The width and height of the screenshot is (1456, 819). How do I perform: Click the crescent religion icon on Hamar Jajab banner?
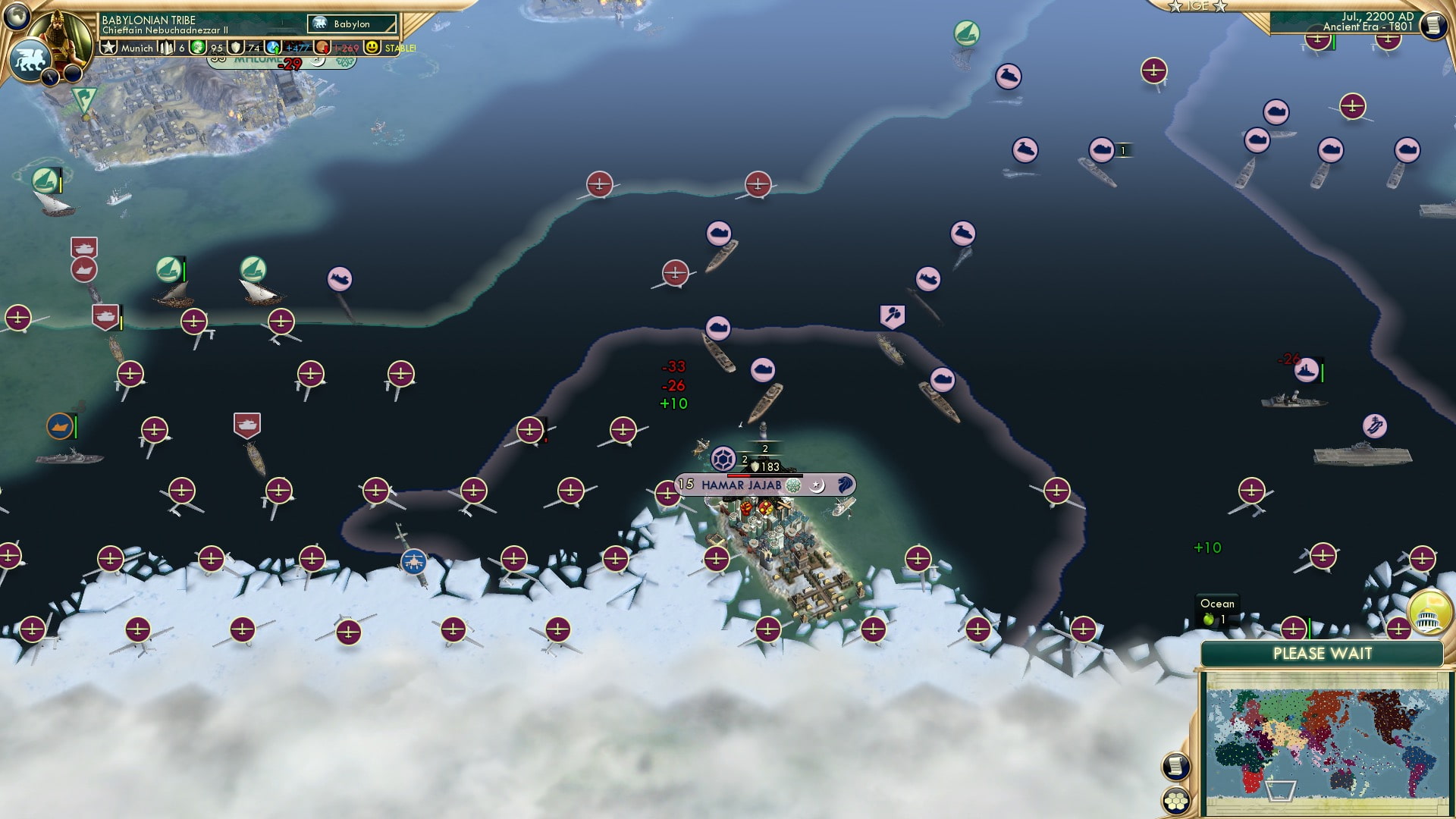click(x=816, y=485)
